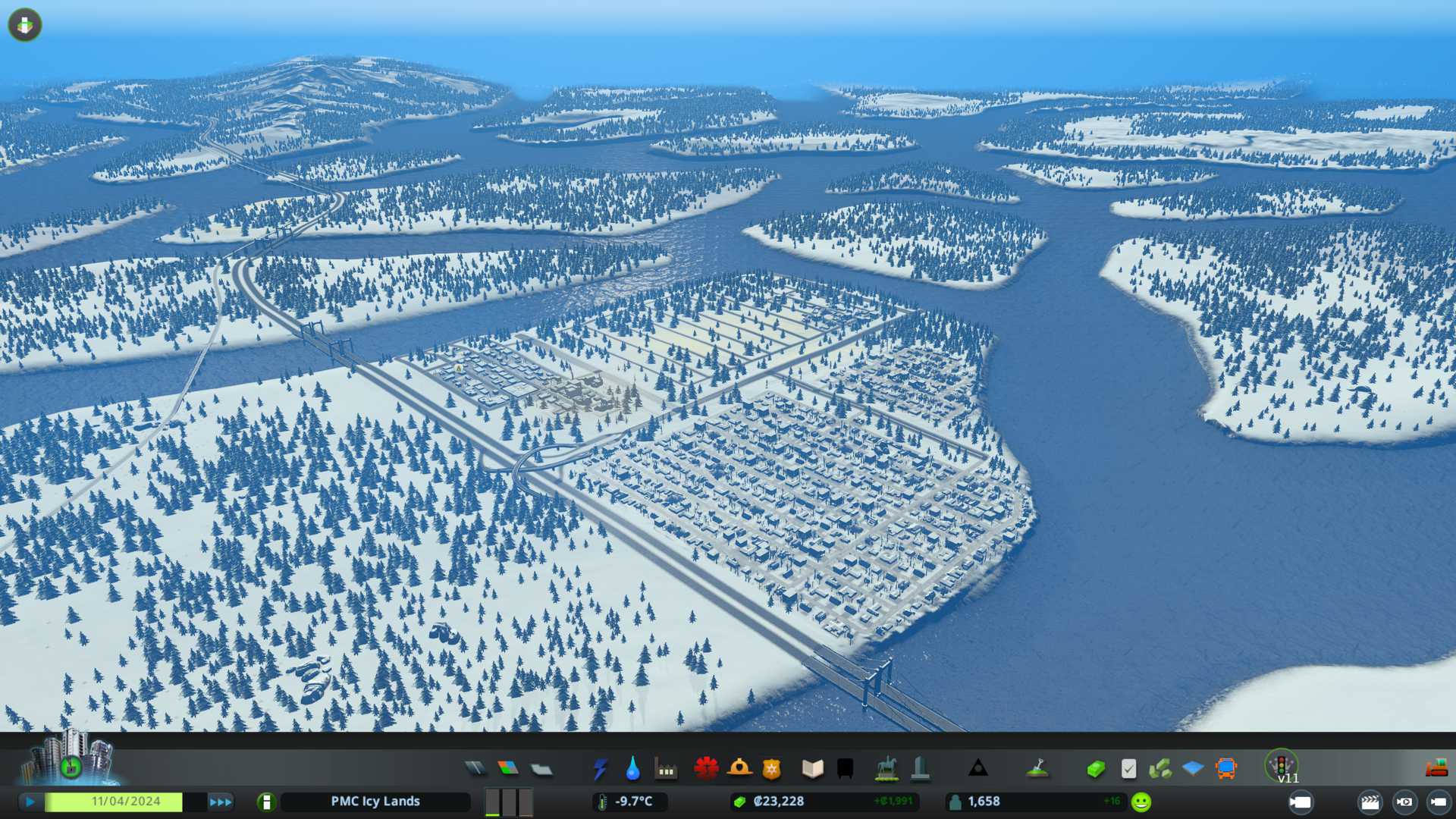
Task: Open the Education book menu
Action: tap(812, 769)
